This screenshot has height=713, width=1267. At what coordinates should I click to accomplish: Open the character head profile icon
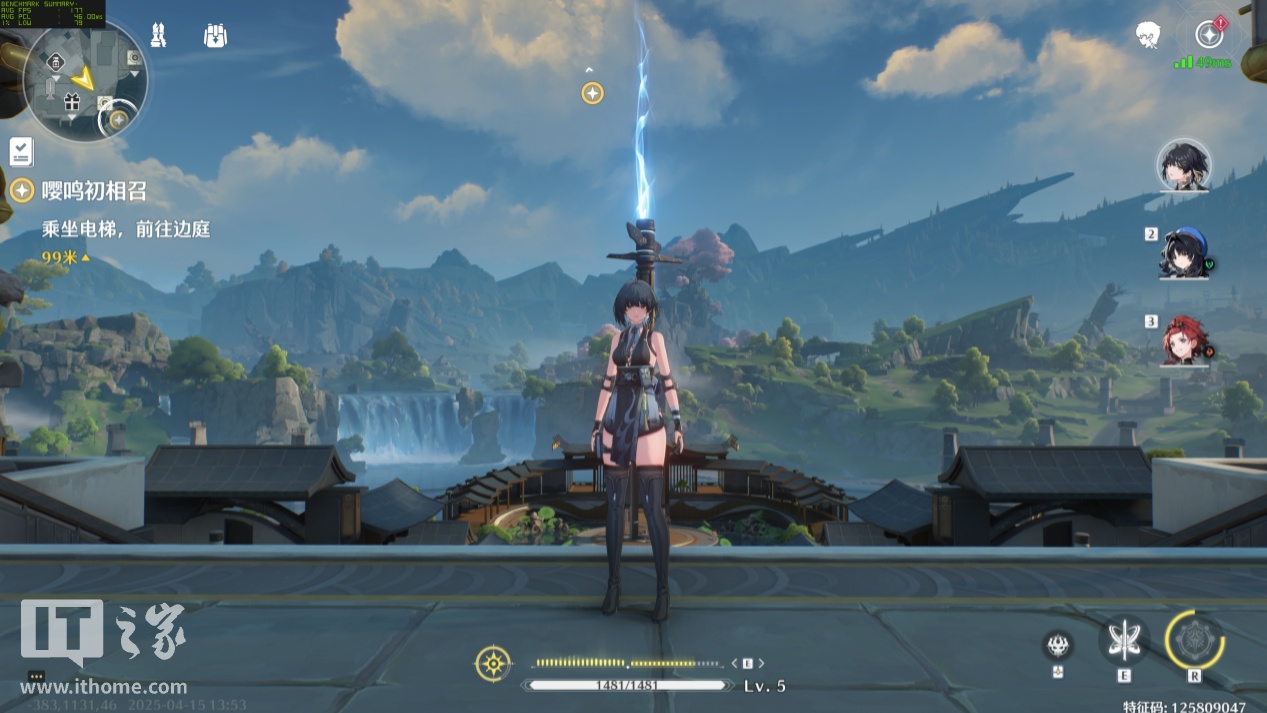pos(1148,36)
